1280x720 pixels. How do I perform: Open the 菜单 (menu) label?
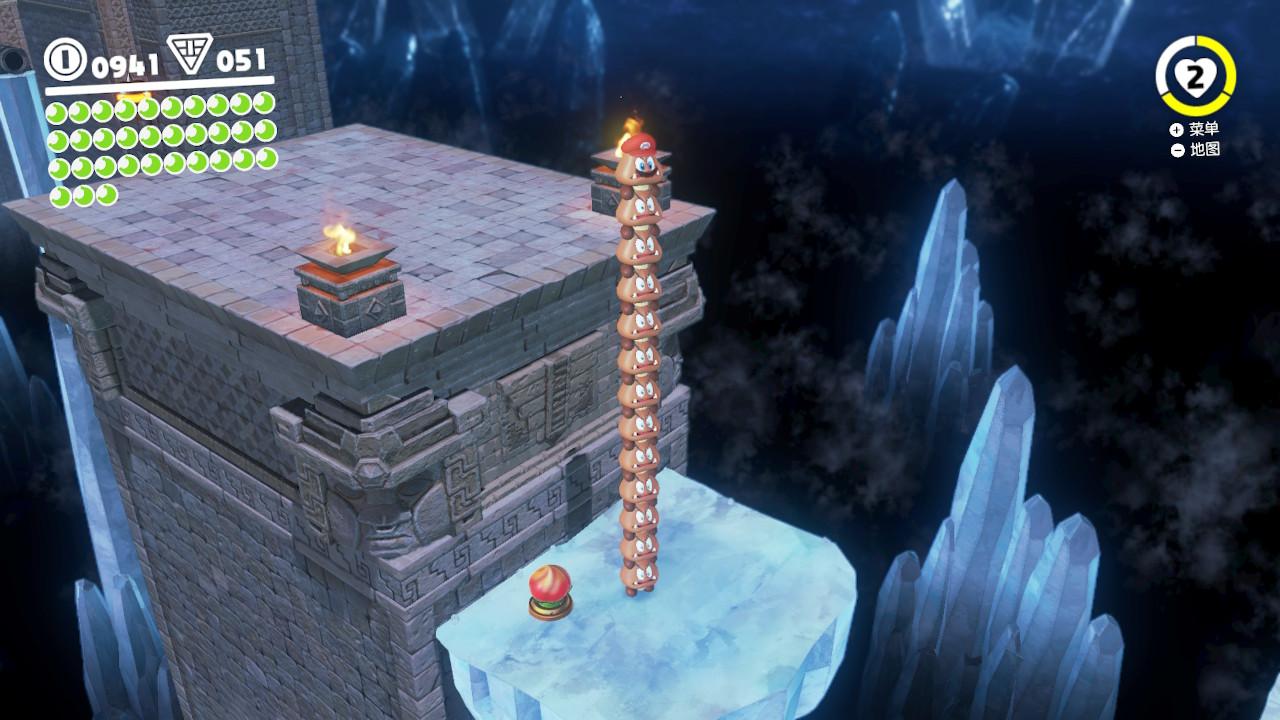(x=1203, y=130)
